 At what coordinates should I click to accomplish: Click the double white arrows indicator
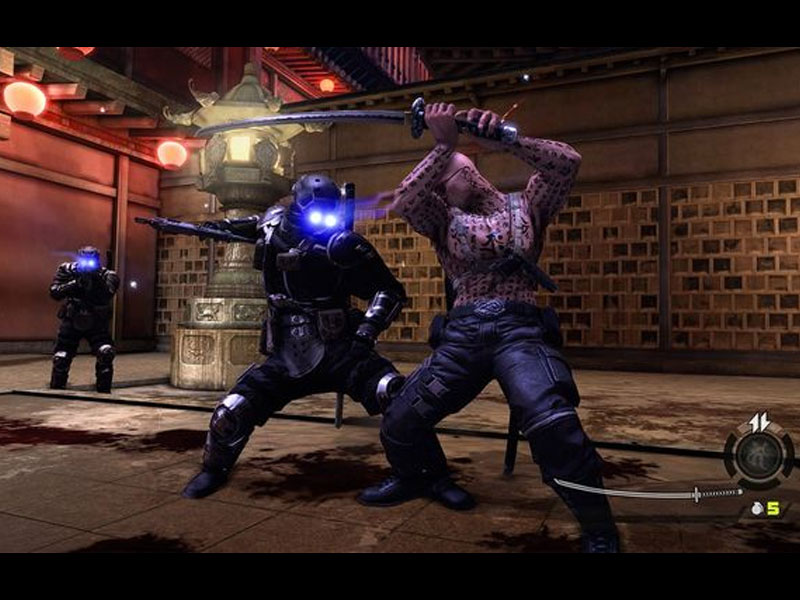(x=760, y=422)
